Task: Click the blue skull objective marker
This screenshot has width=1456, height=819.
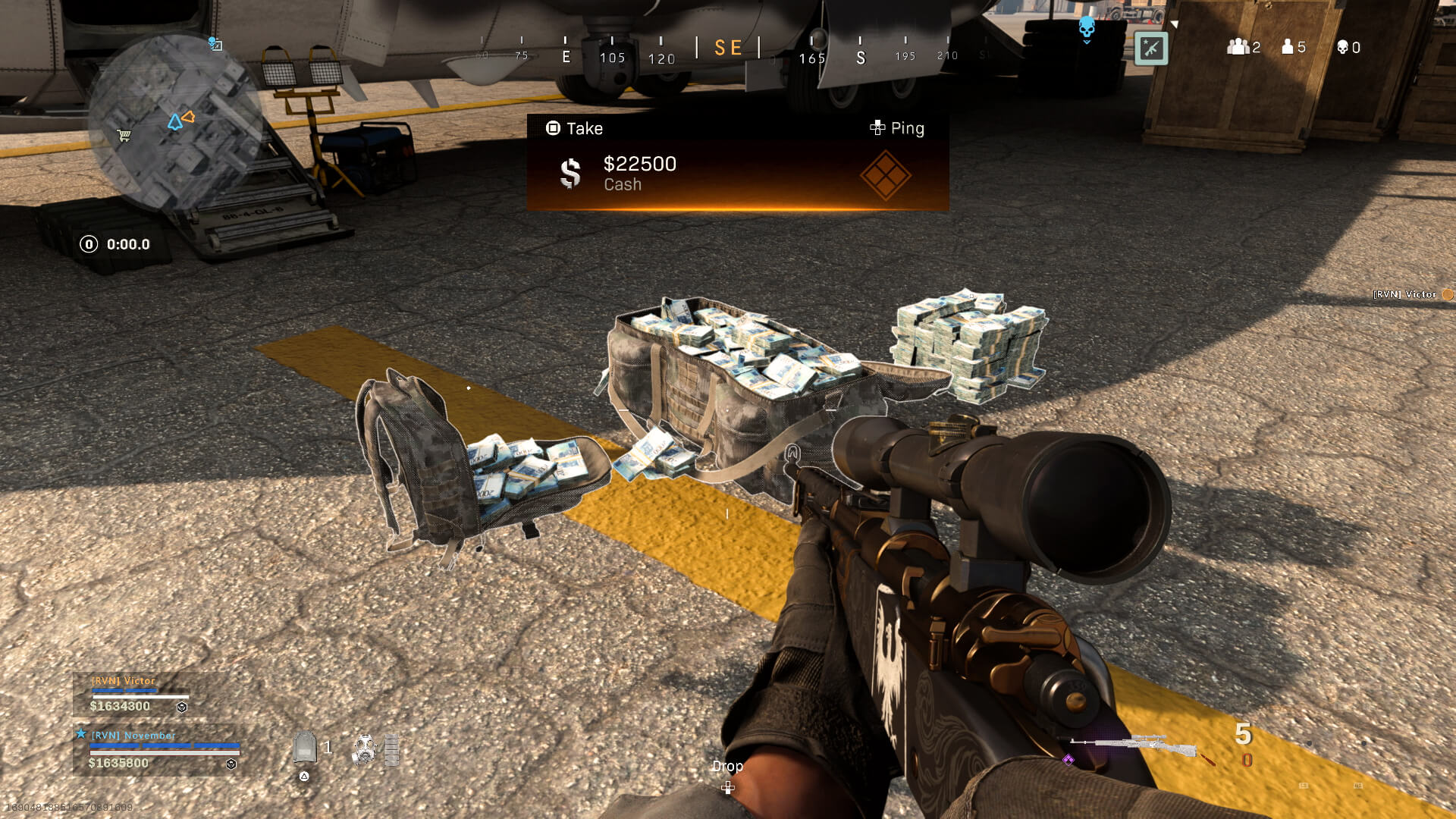Action: pyautogui.click(x=1087, y=28)
